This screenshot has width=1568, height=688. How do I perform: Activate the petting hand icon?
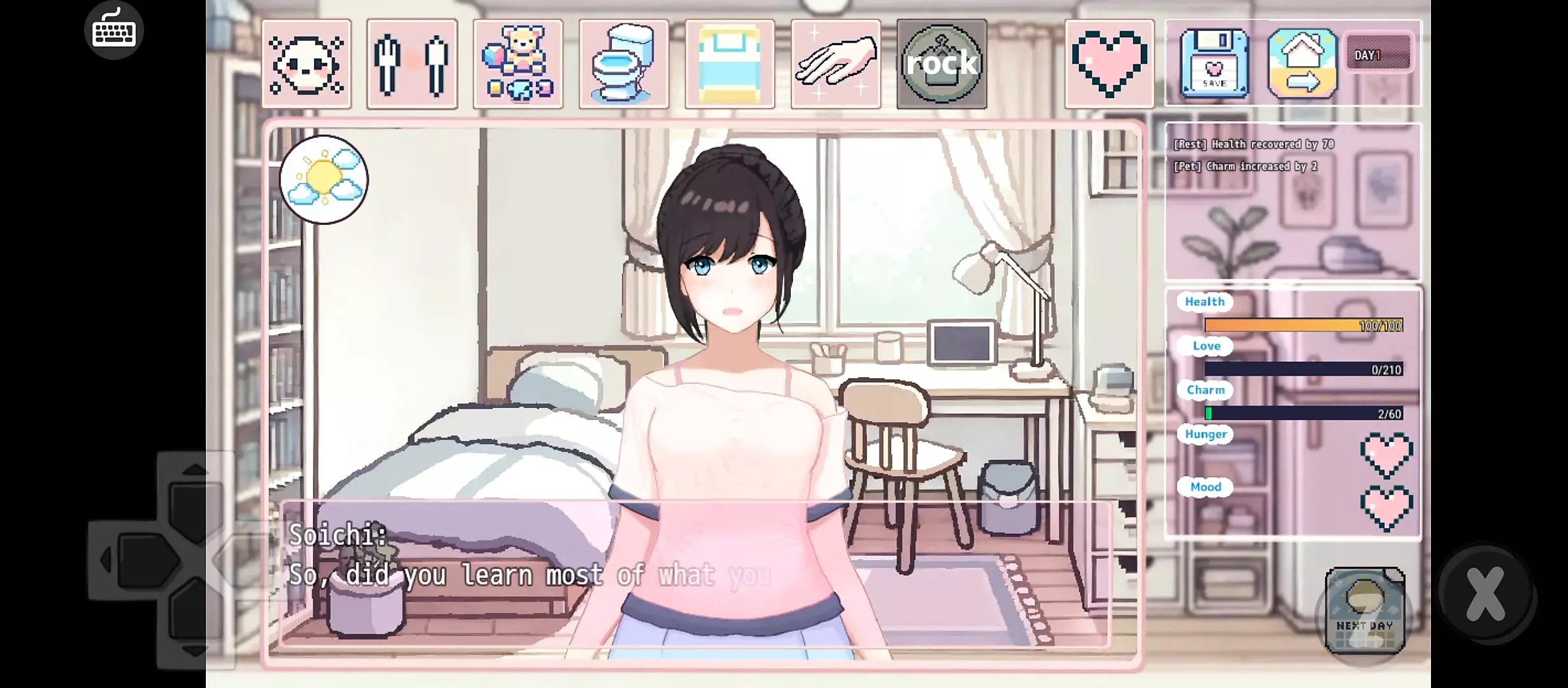(x=836, y=64)
